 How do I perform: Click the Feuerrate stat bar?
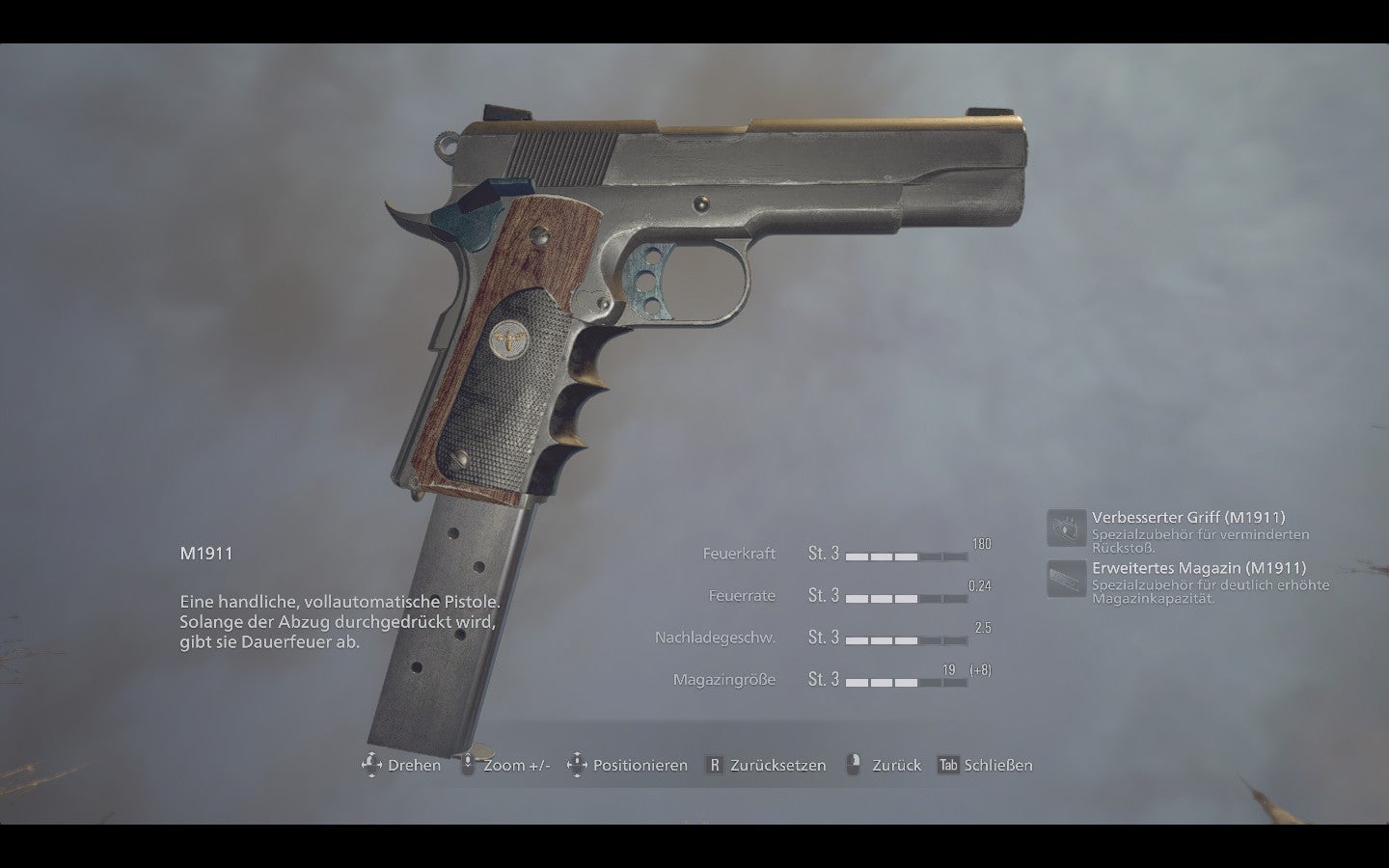[905, 600]
